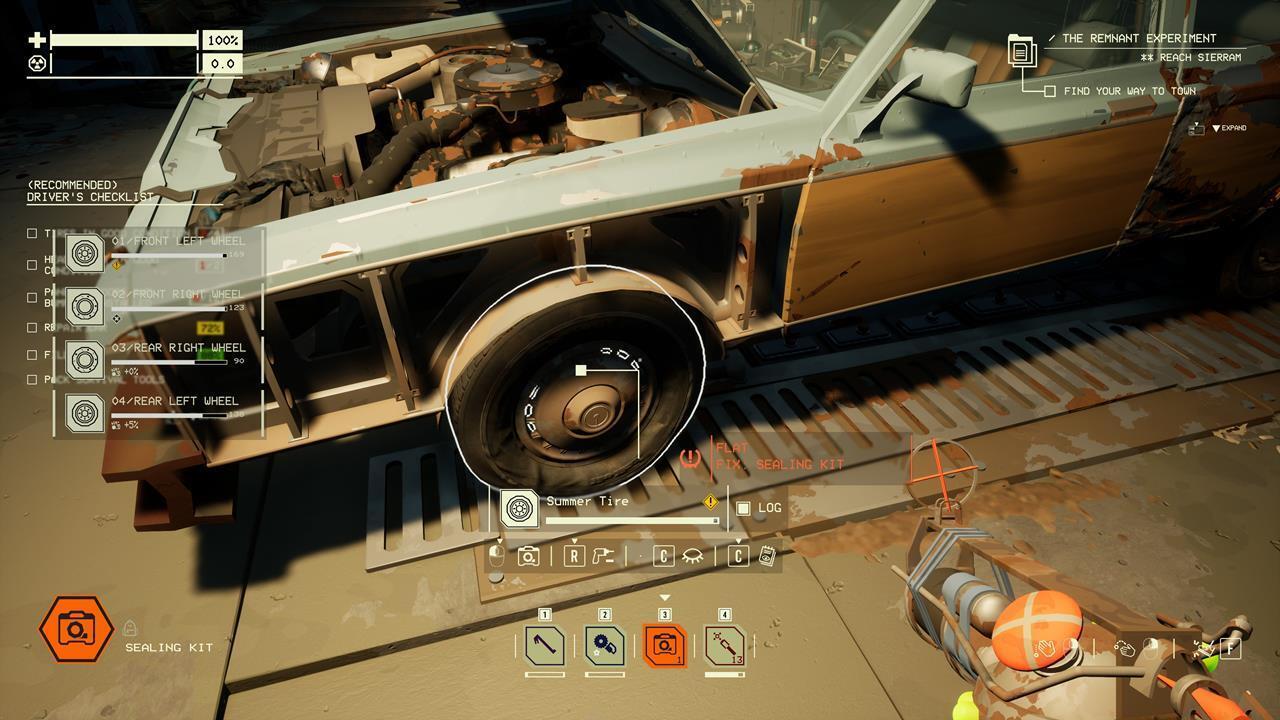Click the drill repair icon next to R
The height and width of the screenshot is (720, 1280).
602,556
